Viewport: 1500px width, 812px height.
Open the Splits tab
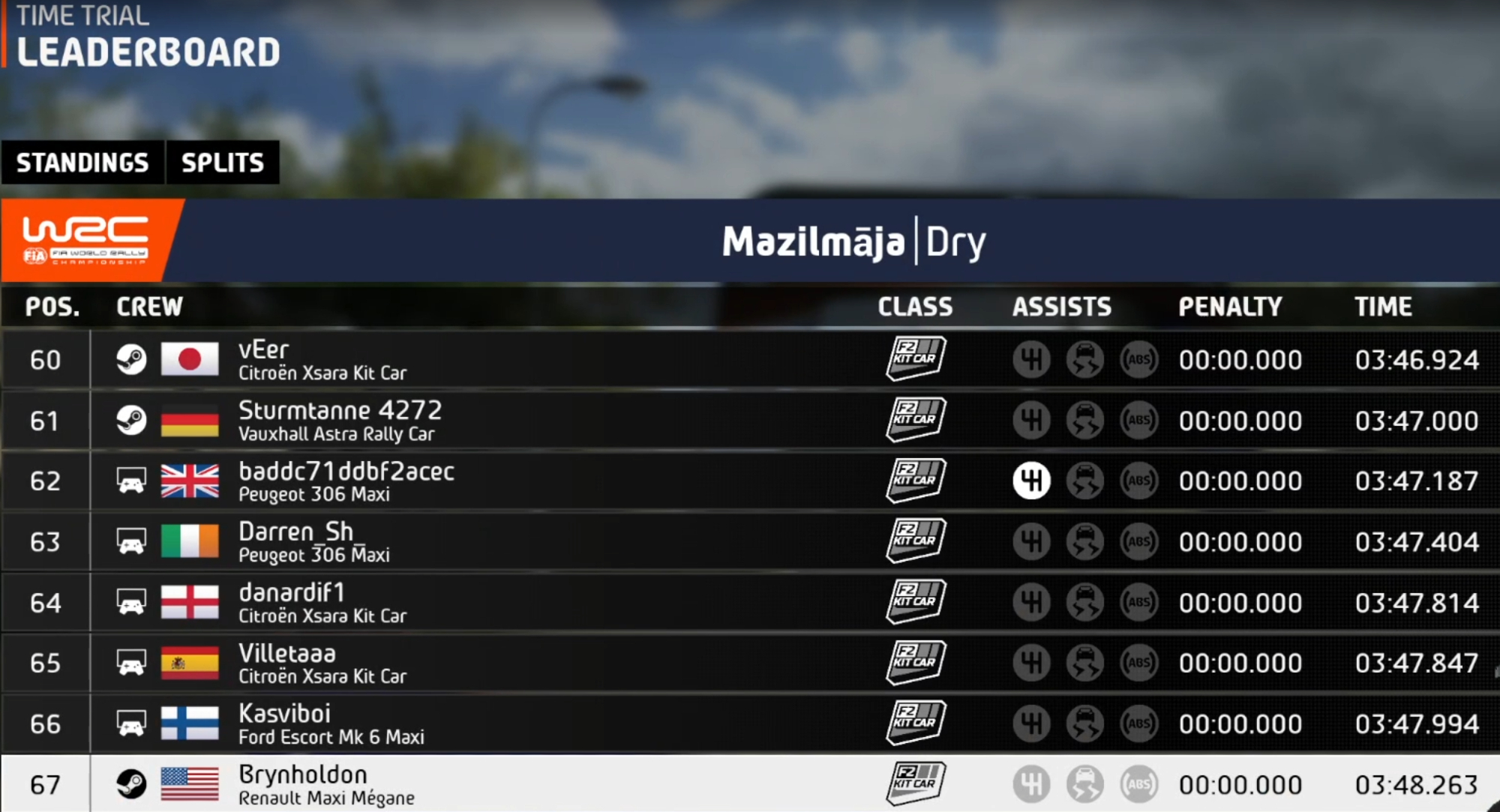pyautogui.click(x=223, y=162)
